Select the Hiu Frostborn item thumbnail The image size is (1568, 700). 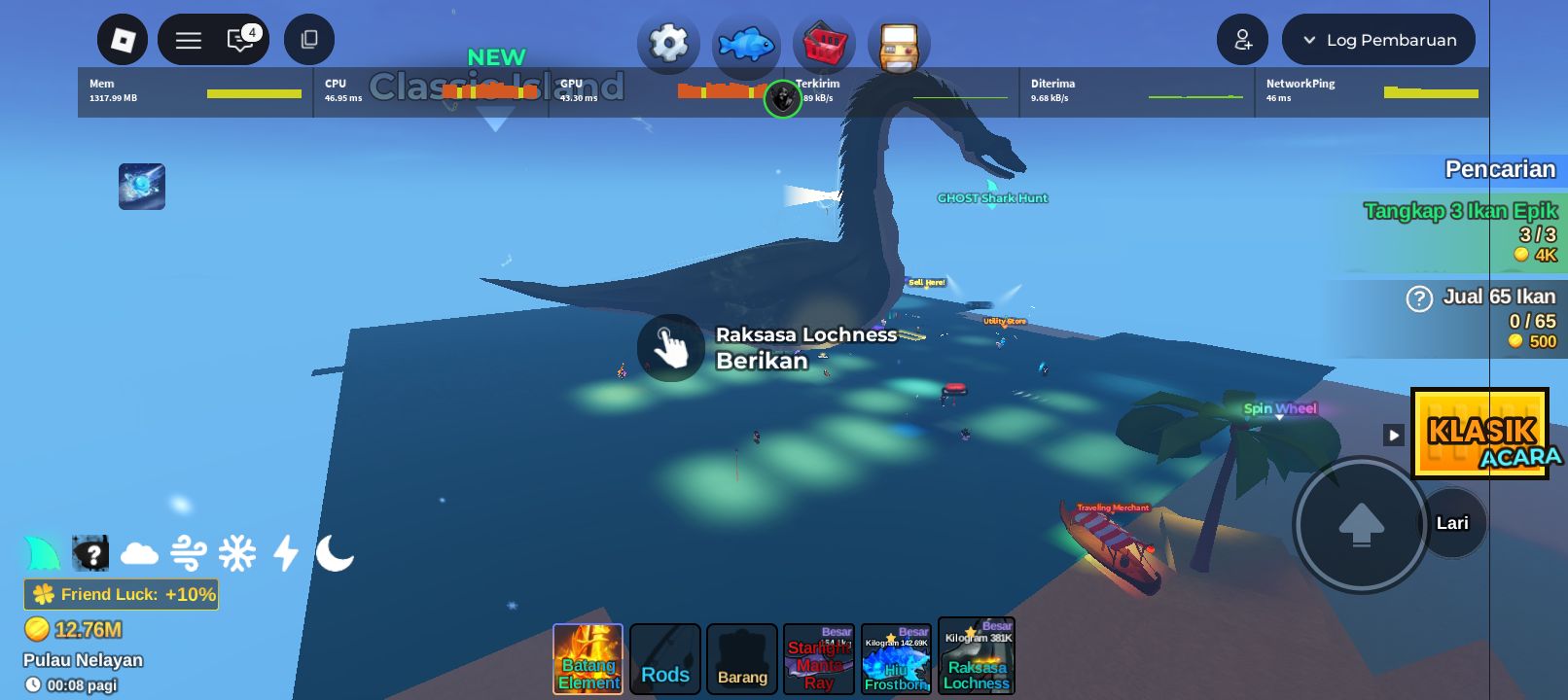[895, 658]
